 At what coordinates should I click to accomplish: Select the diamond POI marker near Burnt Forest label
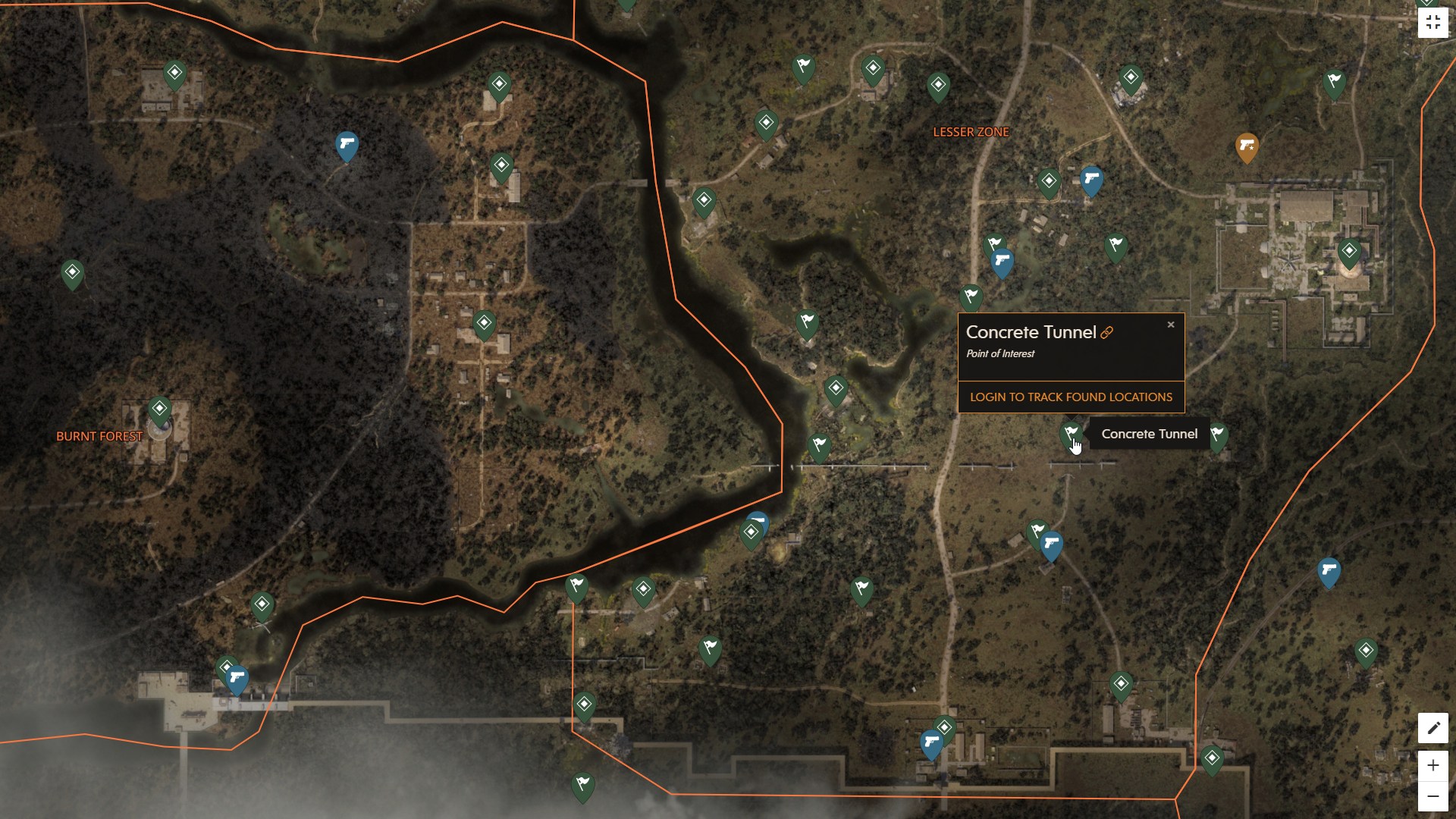point(158,408)
